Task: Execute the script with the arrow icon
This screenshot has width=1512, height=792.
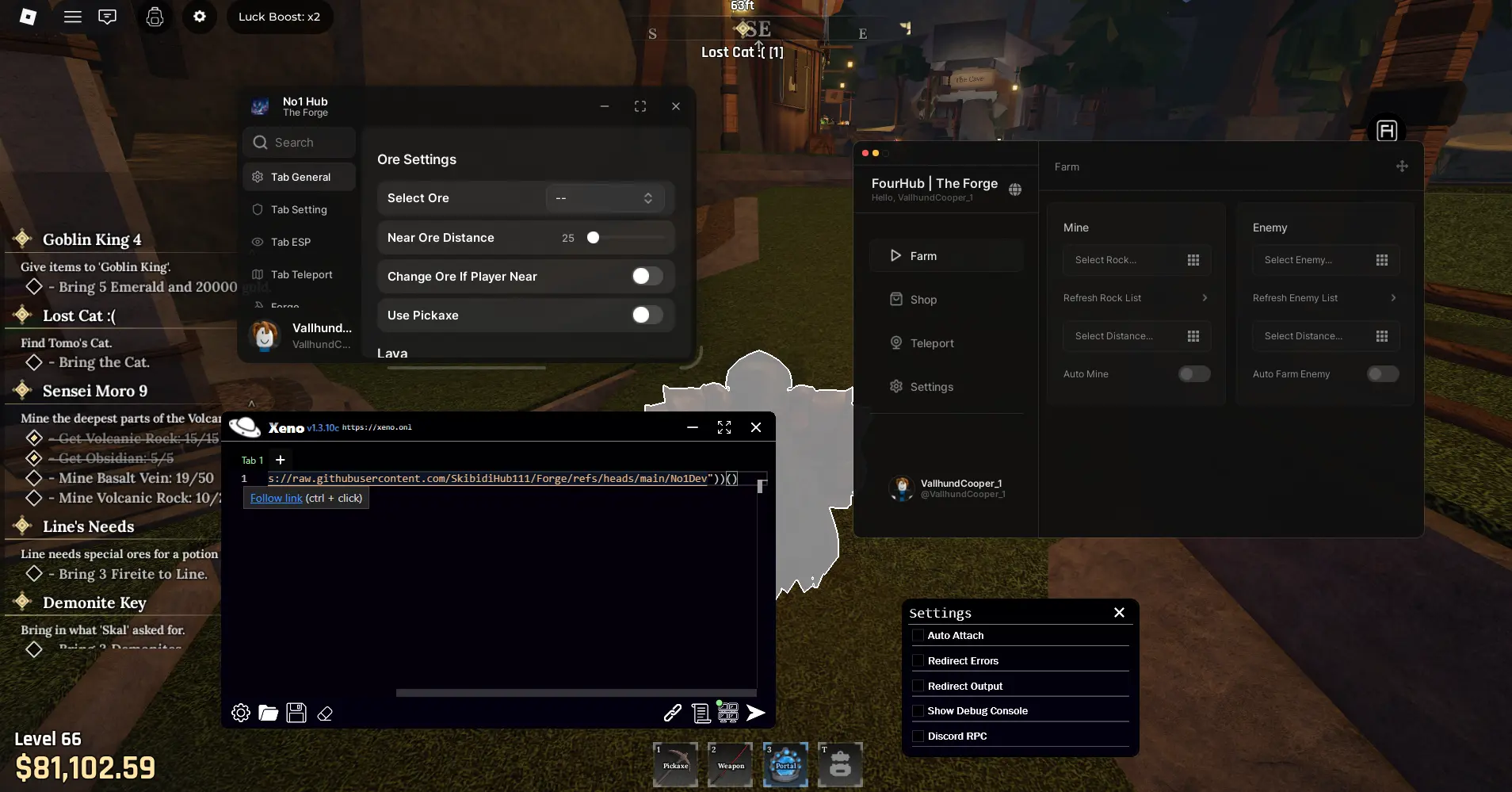Action: pyautogui.click(x=755, y=713)
